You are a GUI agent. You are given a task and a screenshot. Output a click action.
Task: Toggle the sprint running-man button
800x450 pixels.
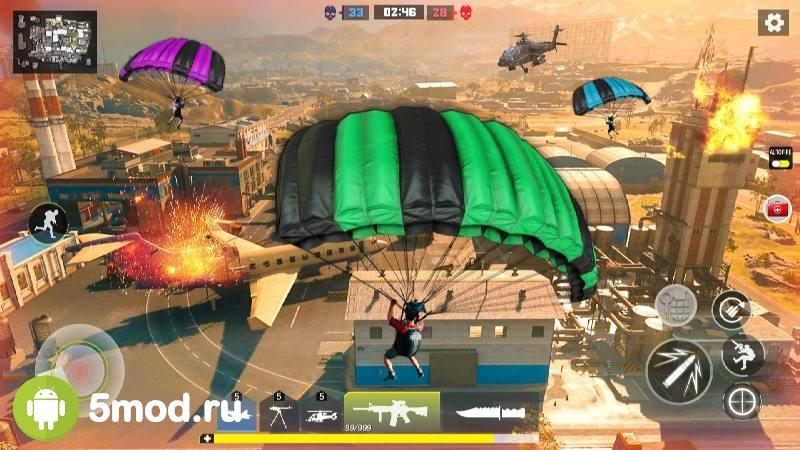pyautogui.click(x=46, y=221)
